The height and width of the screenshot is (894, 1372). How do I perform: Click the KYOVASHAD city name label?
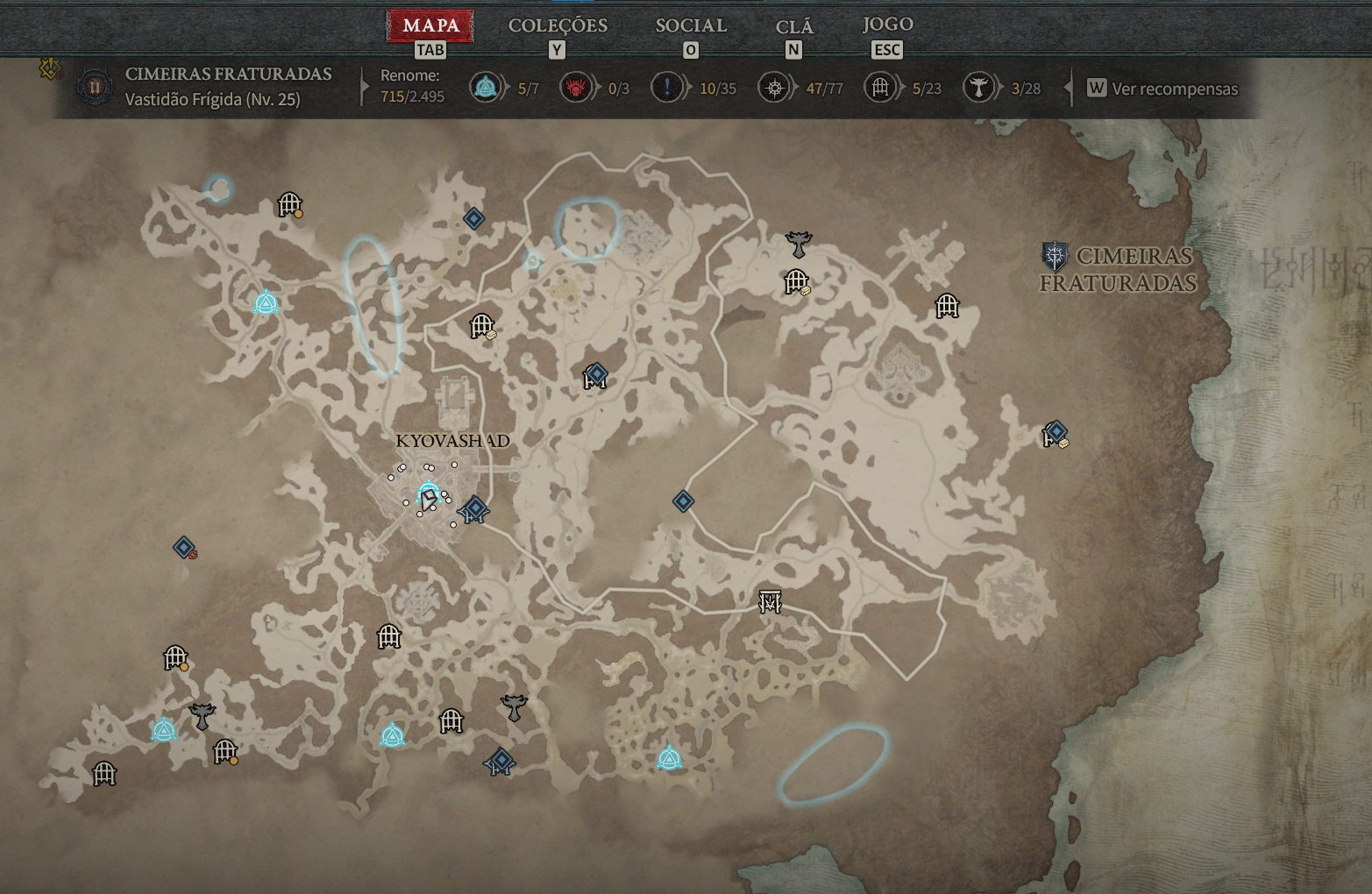454,441
